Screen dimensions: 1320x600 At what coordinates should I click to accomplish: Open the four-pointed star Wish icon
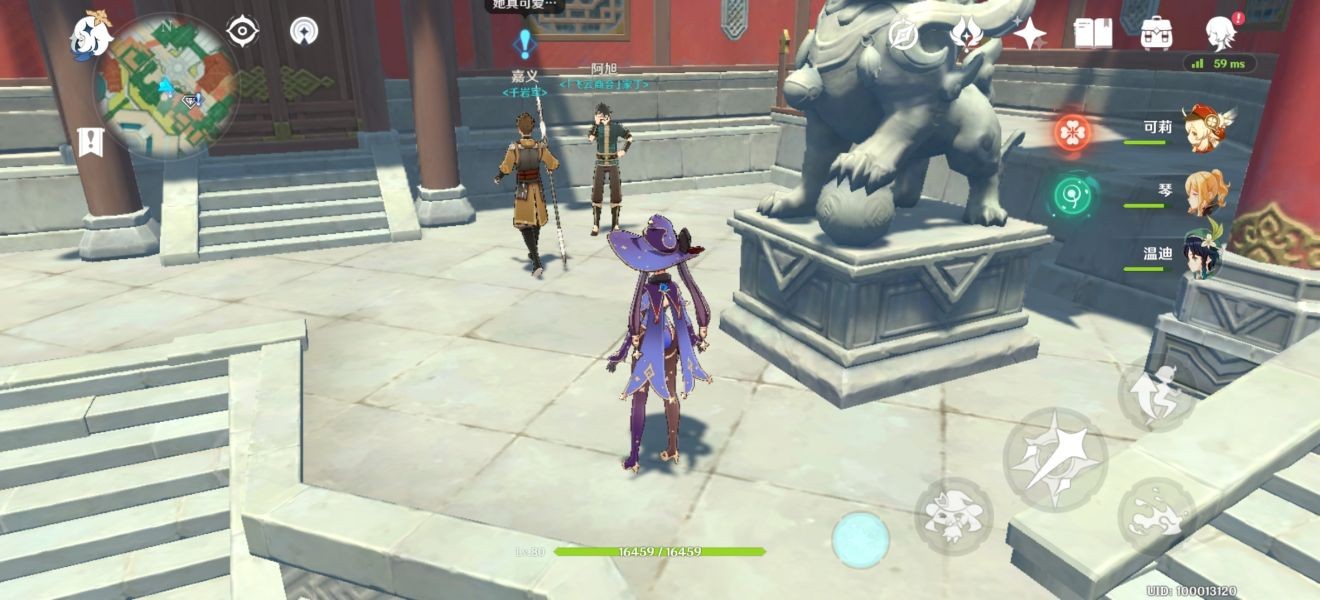1028,33
